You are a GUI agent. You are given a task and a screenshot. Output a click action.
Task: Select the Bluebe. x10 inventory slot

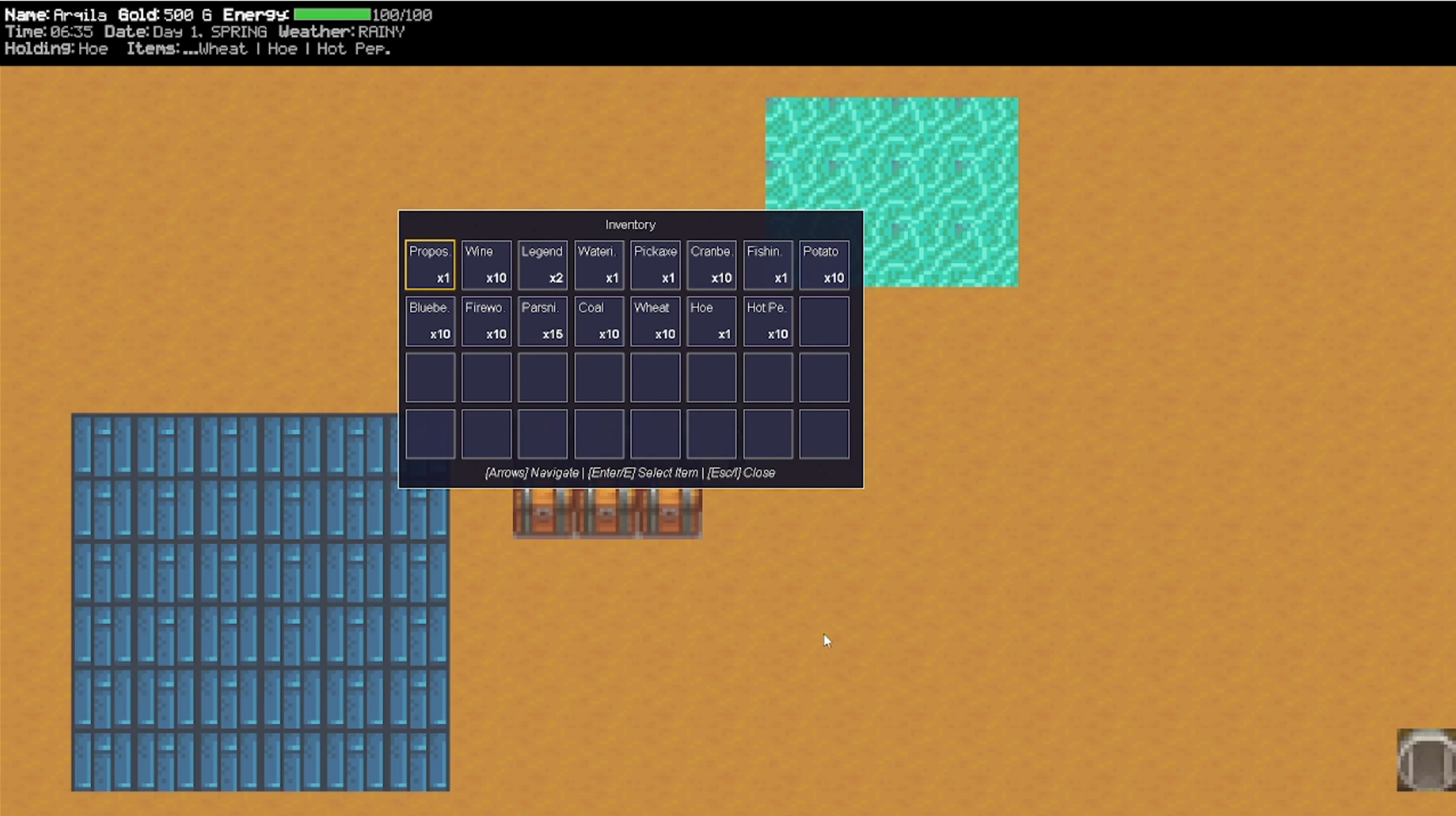pos(429,321)
